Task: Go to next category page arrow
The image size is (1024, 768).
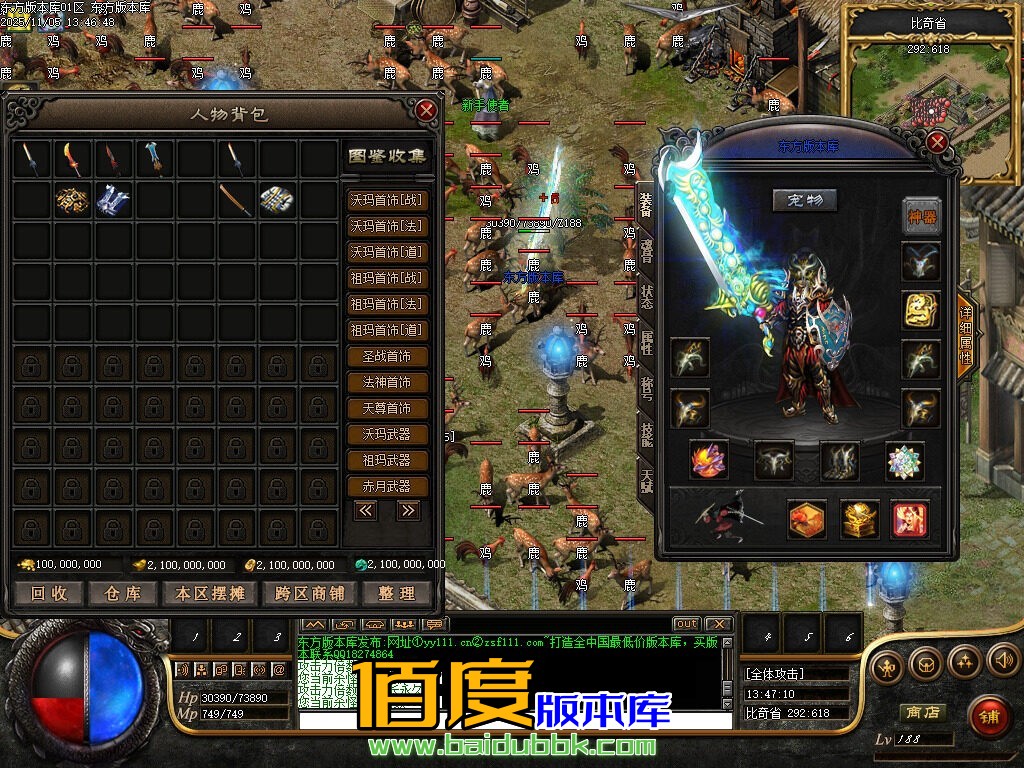Action: [407, 510]
